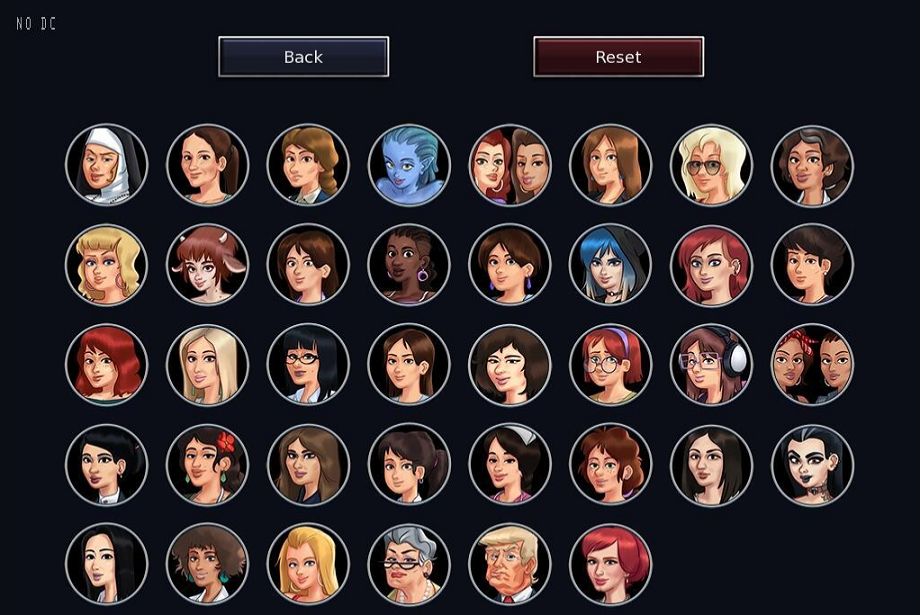Choose the woman with red flower in hair

coord(207,464)
